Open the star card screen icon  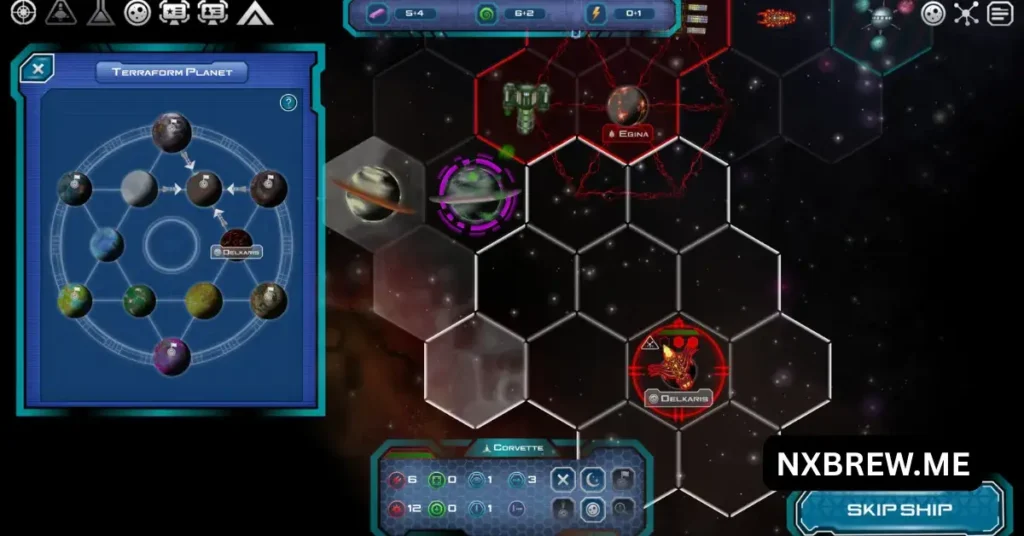coord(174,13)
